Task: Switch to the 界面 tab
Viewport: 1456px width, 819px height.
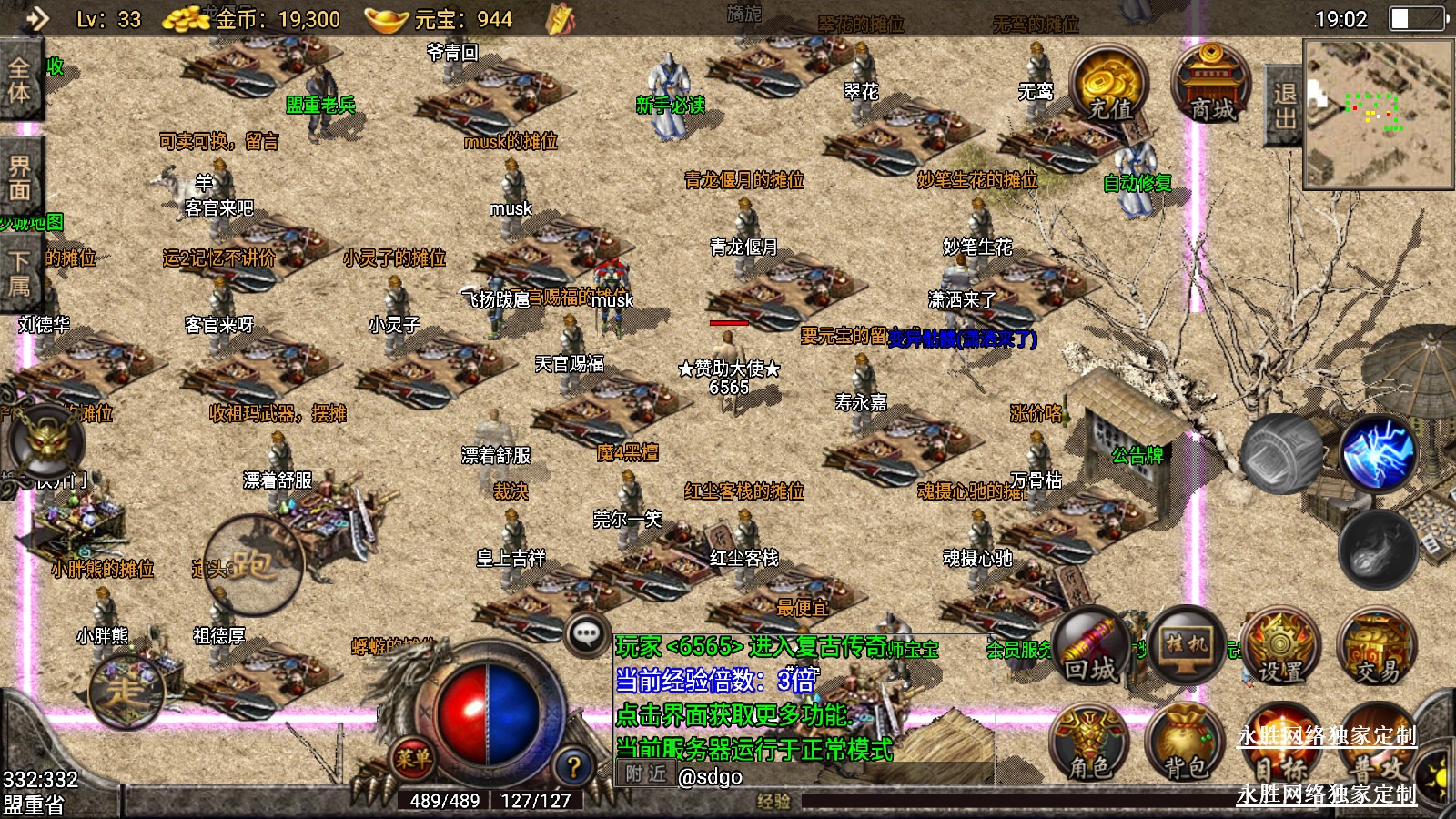Action: (x=19, y=178)
